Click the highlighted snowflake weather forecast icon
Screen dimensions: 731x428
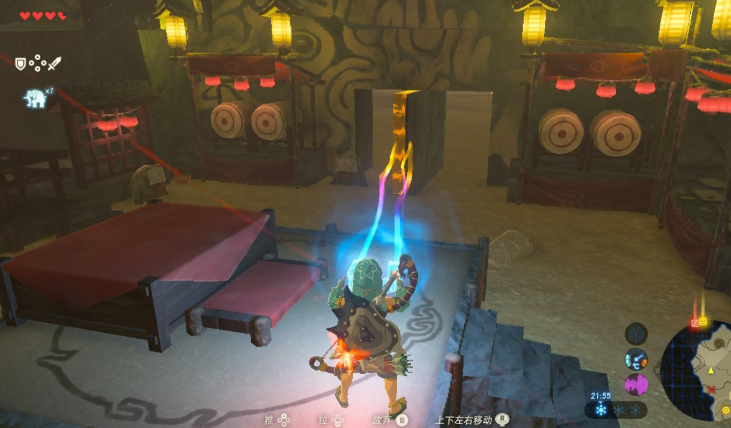[x=601, y=410]
